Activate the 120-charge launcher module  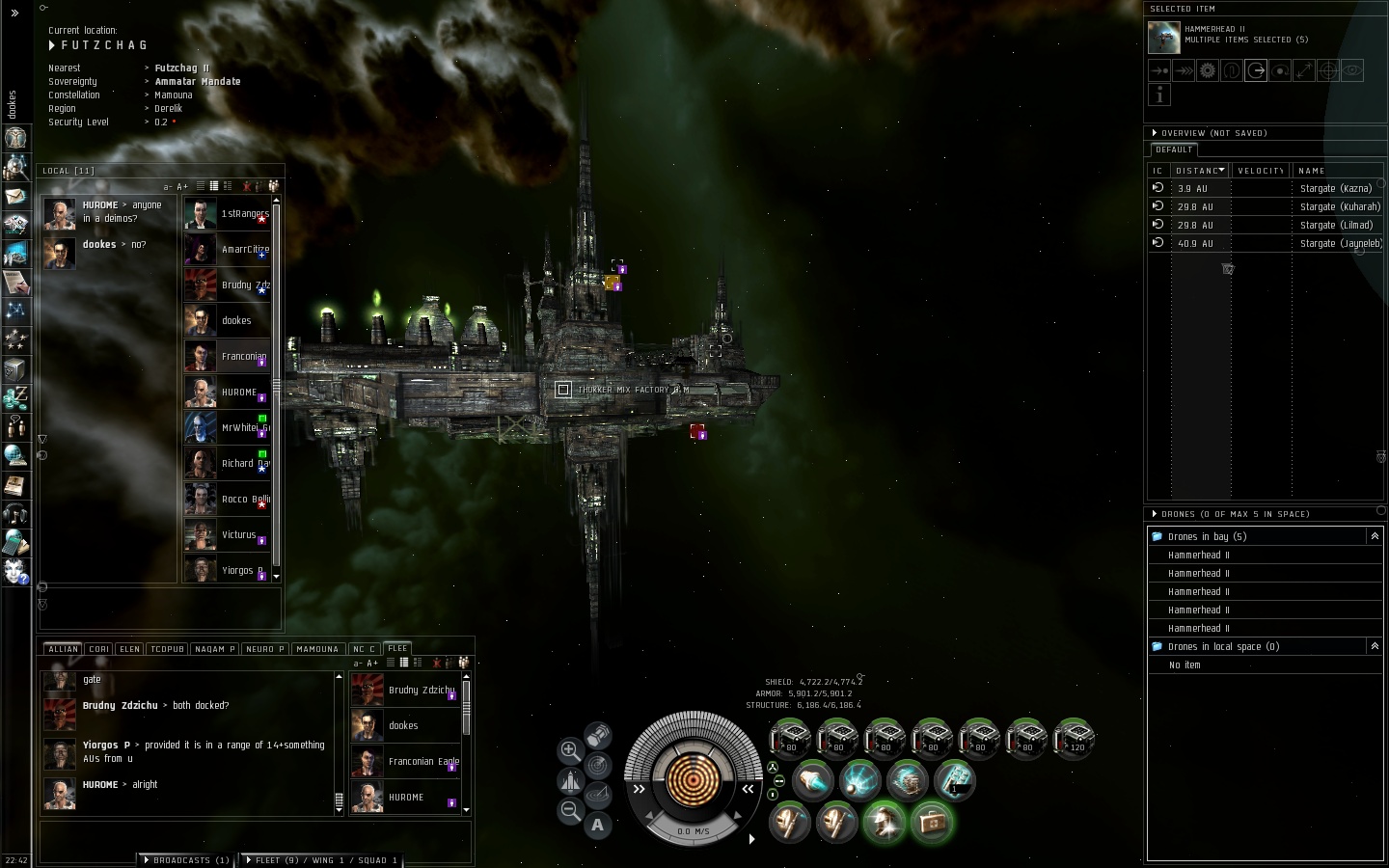(1073, 738)
